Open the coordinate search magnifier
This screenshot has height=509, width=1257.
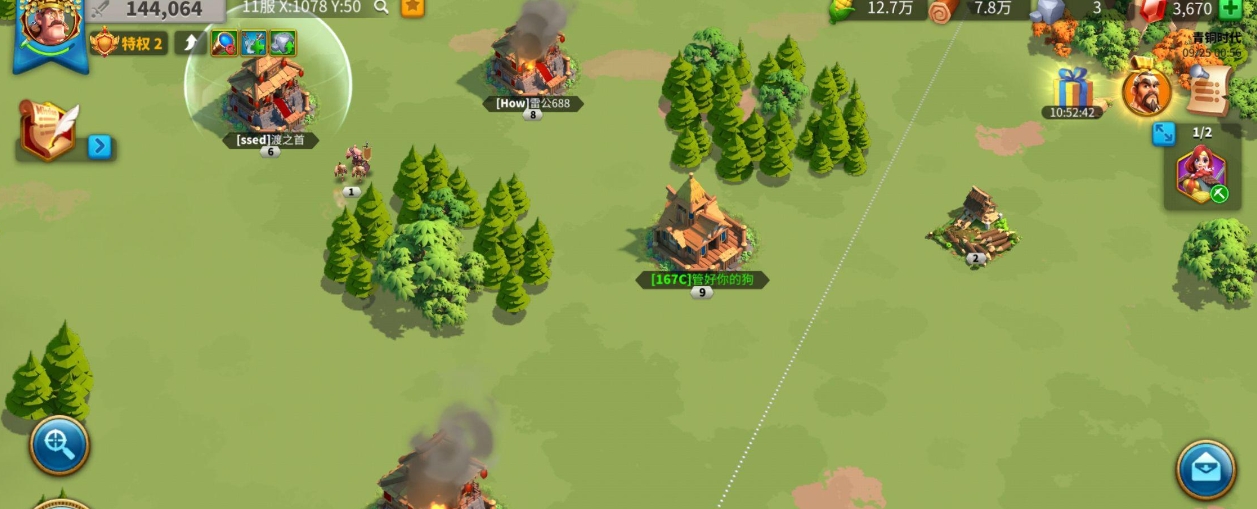click(x=381, y=7)
